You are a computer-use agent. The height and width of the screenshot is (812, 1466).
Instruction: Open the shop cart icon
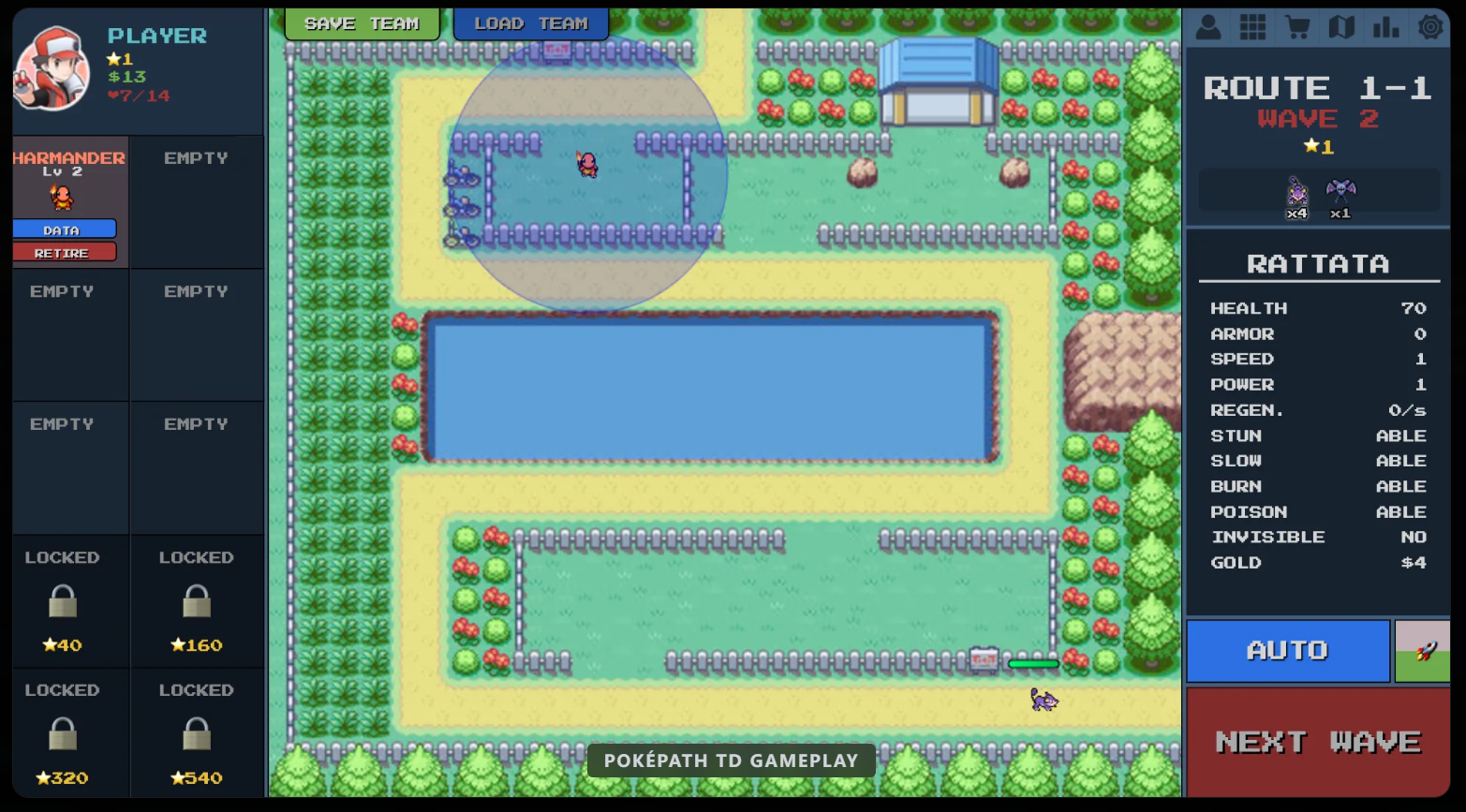point(1297,27)
